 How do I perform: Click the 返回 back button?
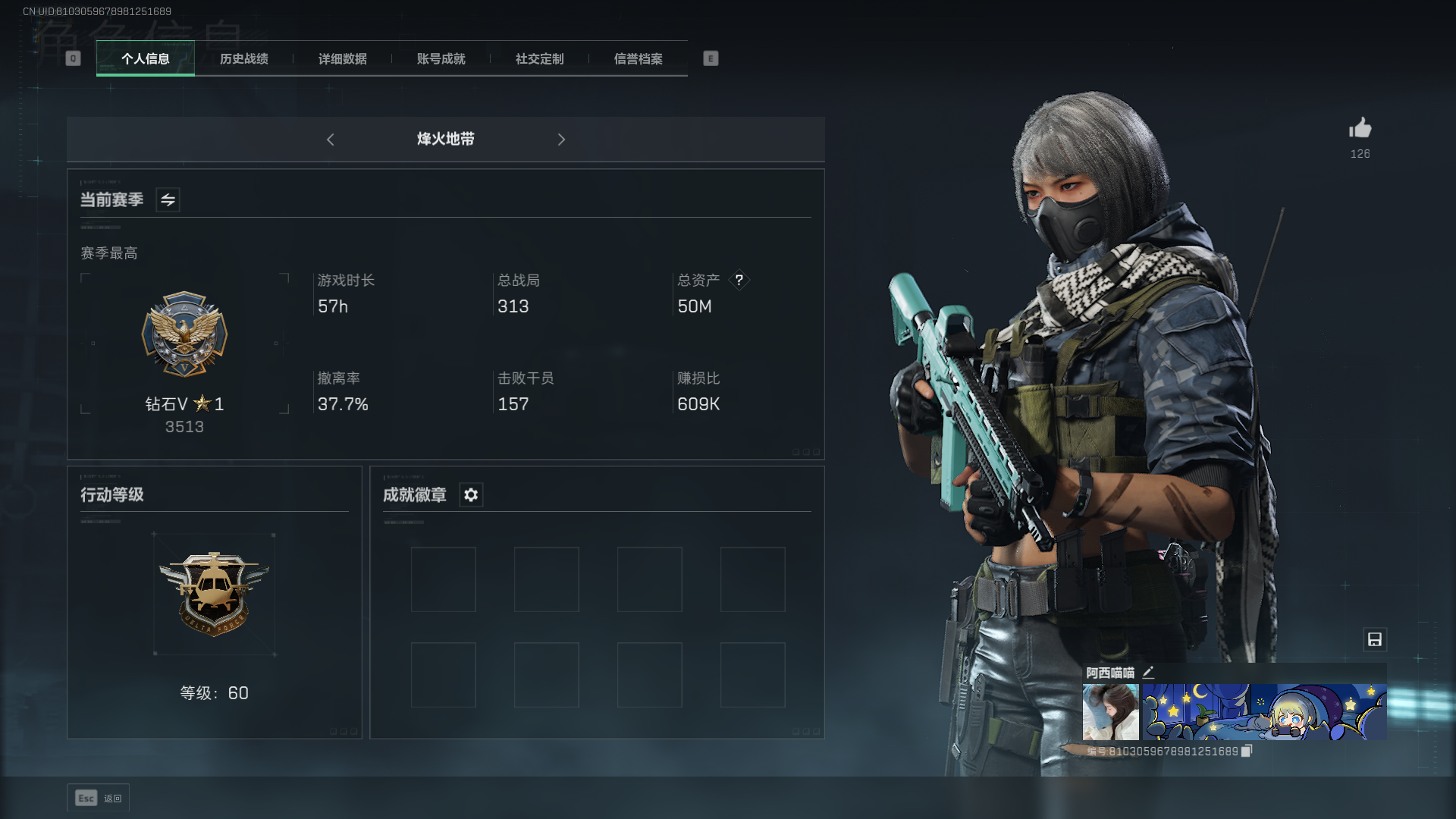click(x=99, y=798)
